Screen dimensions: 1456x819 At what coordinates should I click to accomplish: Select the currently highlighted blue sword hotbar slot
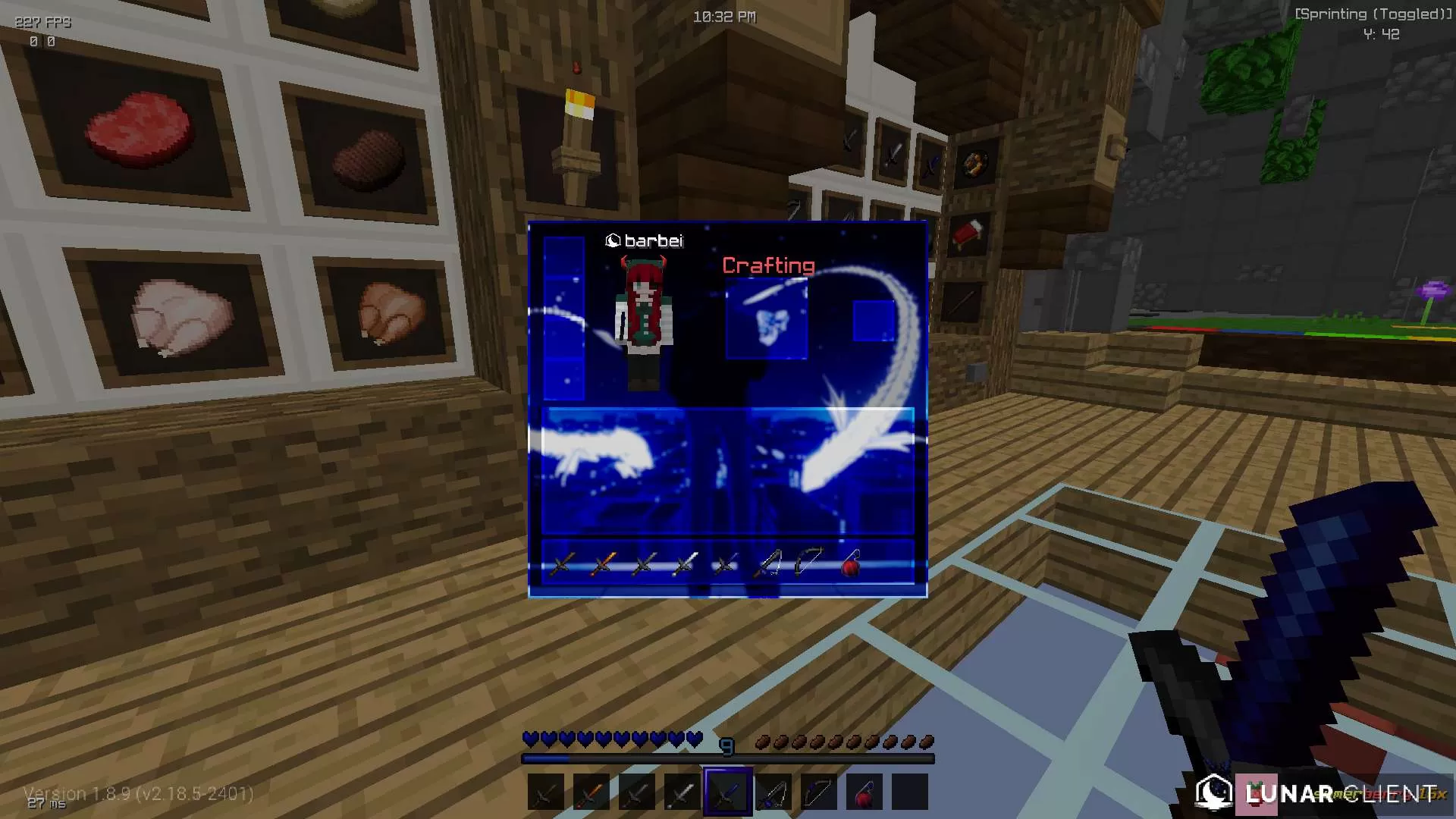click(x=726, y=792)
